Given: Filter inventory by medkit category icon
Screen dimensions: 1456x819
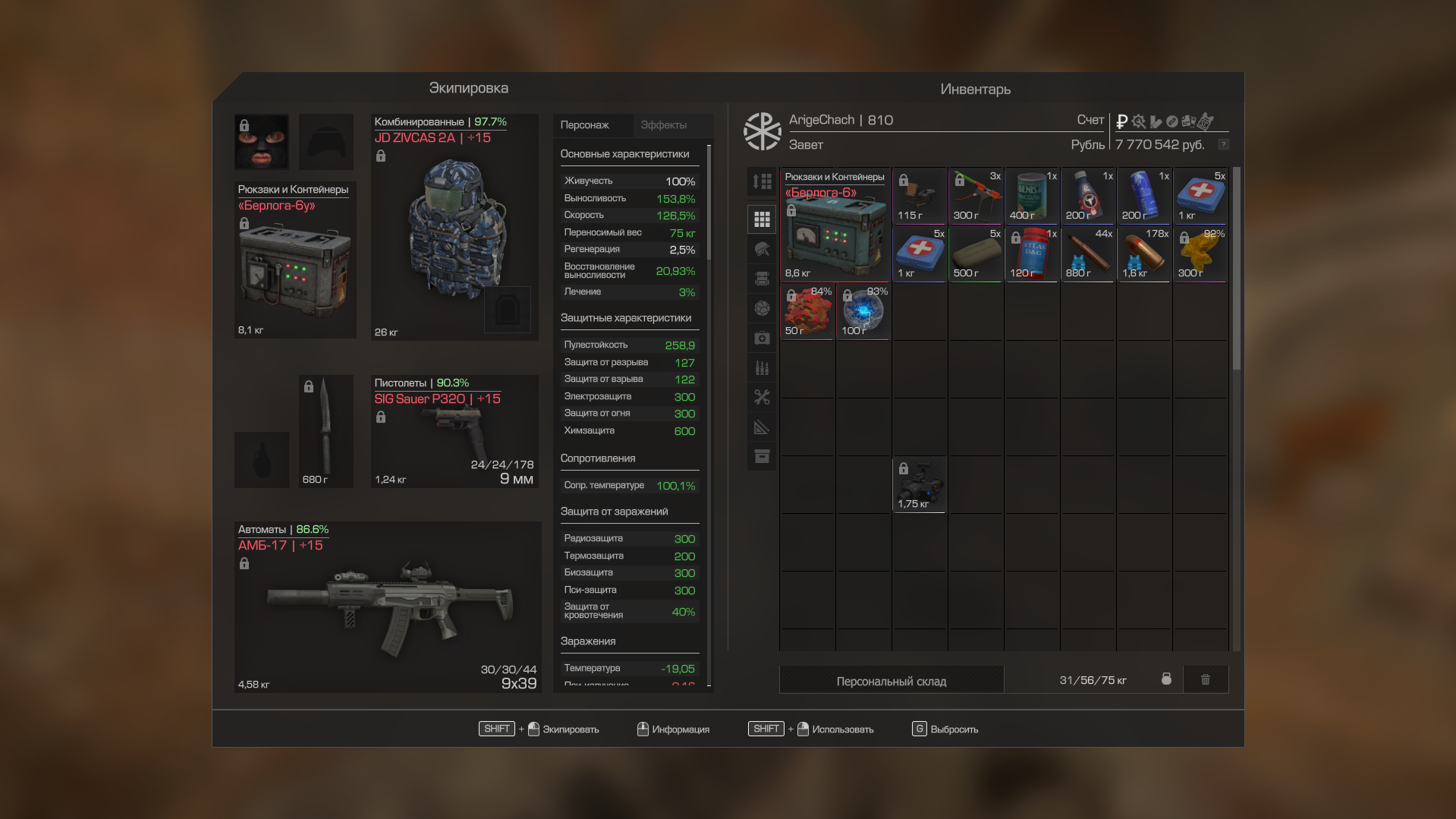Looking at the screenshot, I should (x=762, y=338).
